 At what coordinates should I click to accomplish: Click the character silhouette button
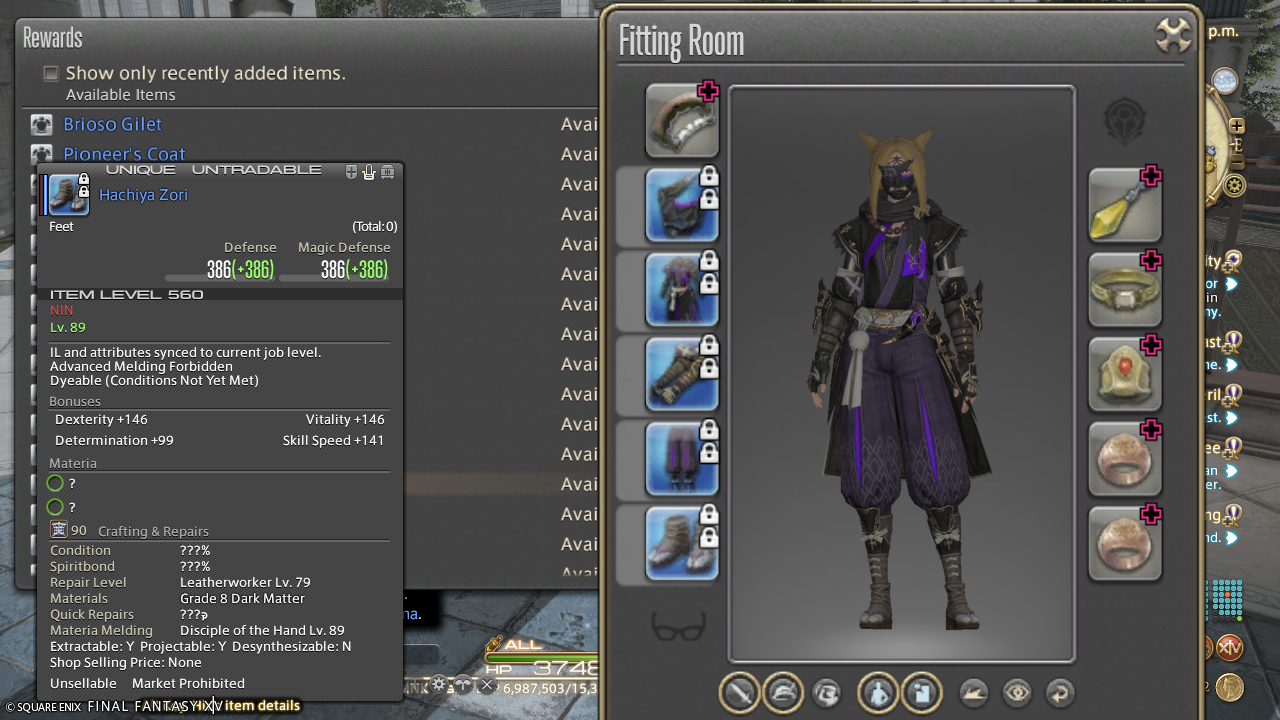[x=878, y=692]
